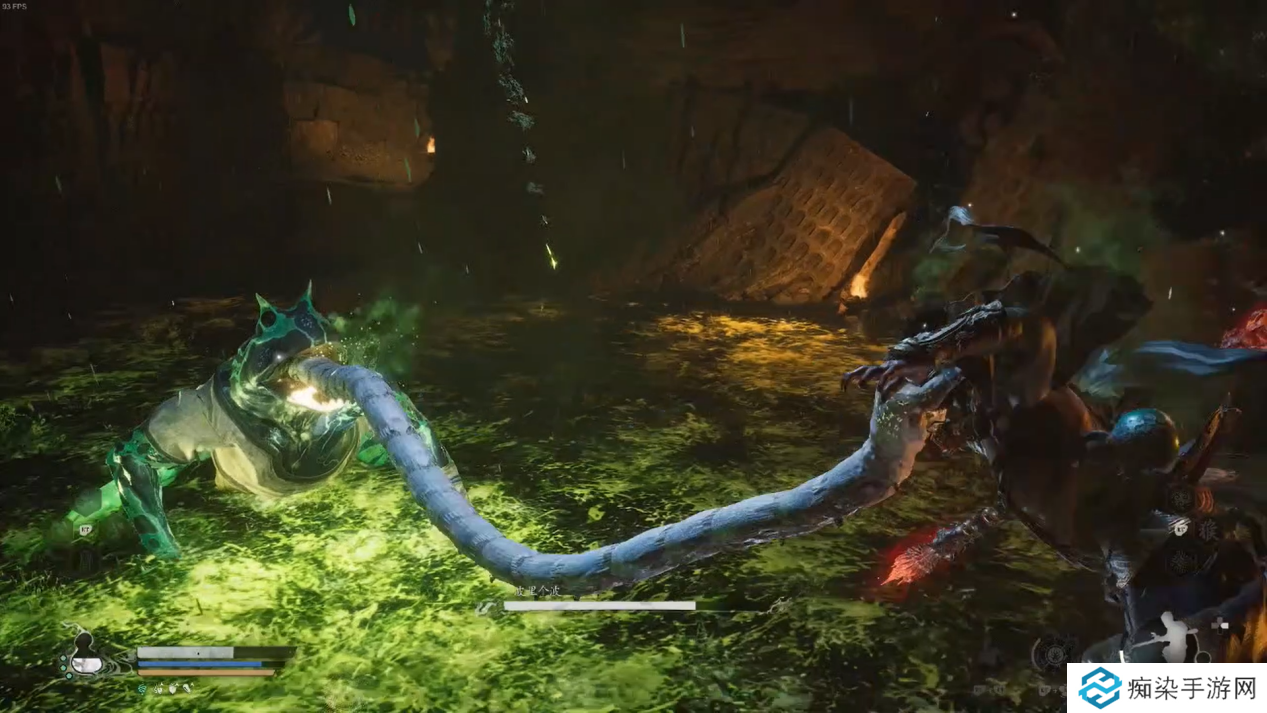
Task: Trigger the round spirit skill gauge icon
Action: click(1053, 654)
